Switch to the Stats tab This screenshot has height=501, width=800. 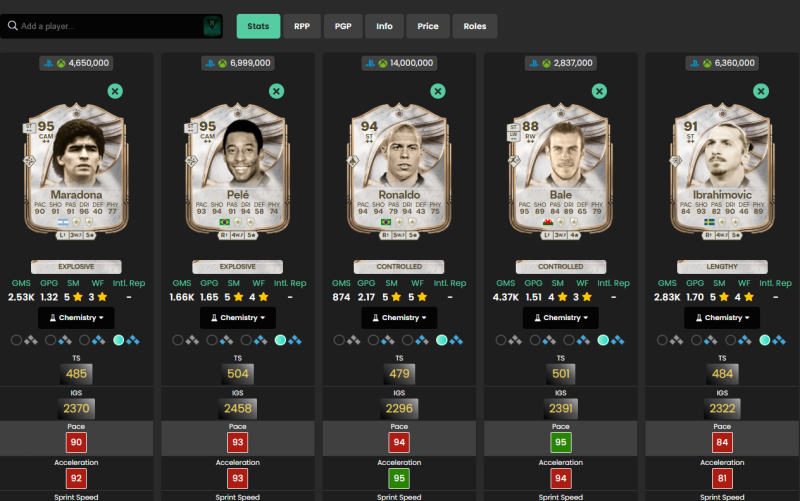pos(258,26)
